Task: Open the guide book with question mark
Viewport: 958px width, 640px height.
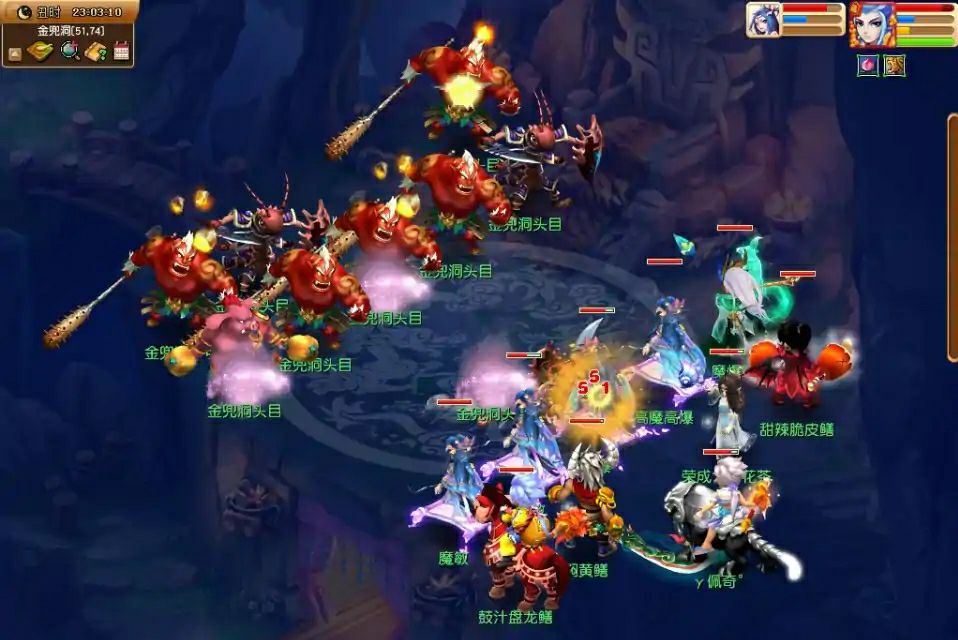Action: 96,51
